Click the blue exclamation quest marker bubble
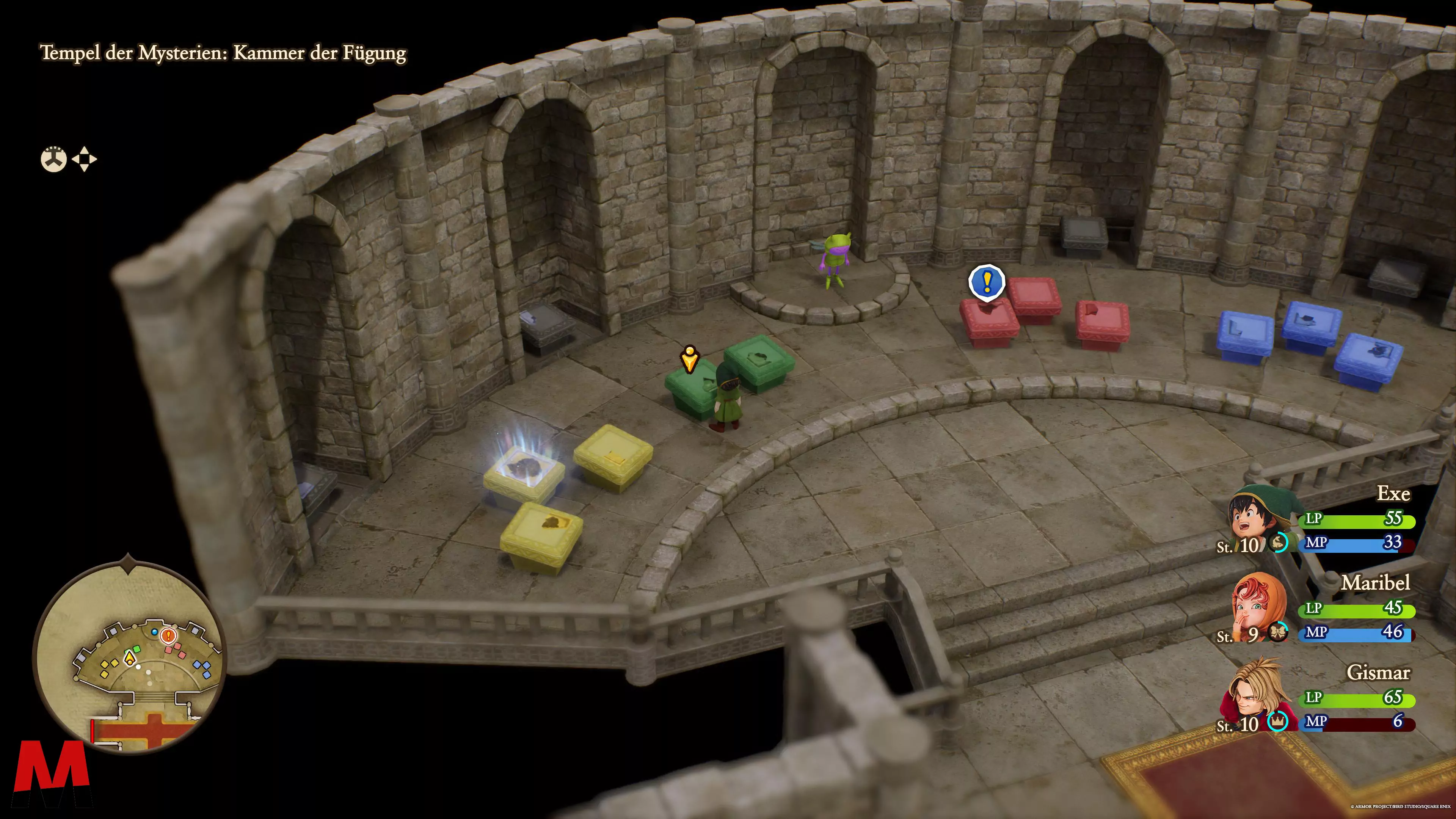Viewport: 1456px width, 819px height. [987, 281]
